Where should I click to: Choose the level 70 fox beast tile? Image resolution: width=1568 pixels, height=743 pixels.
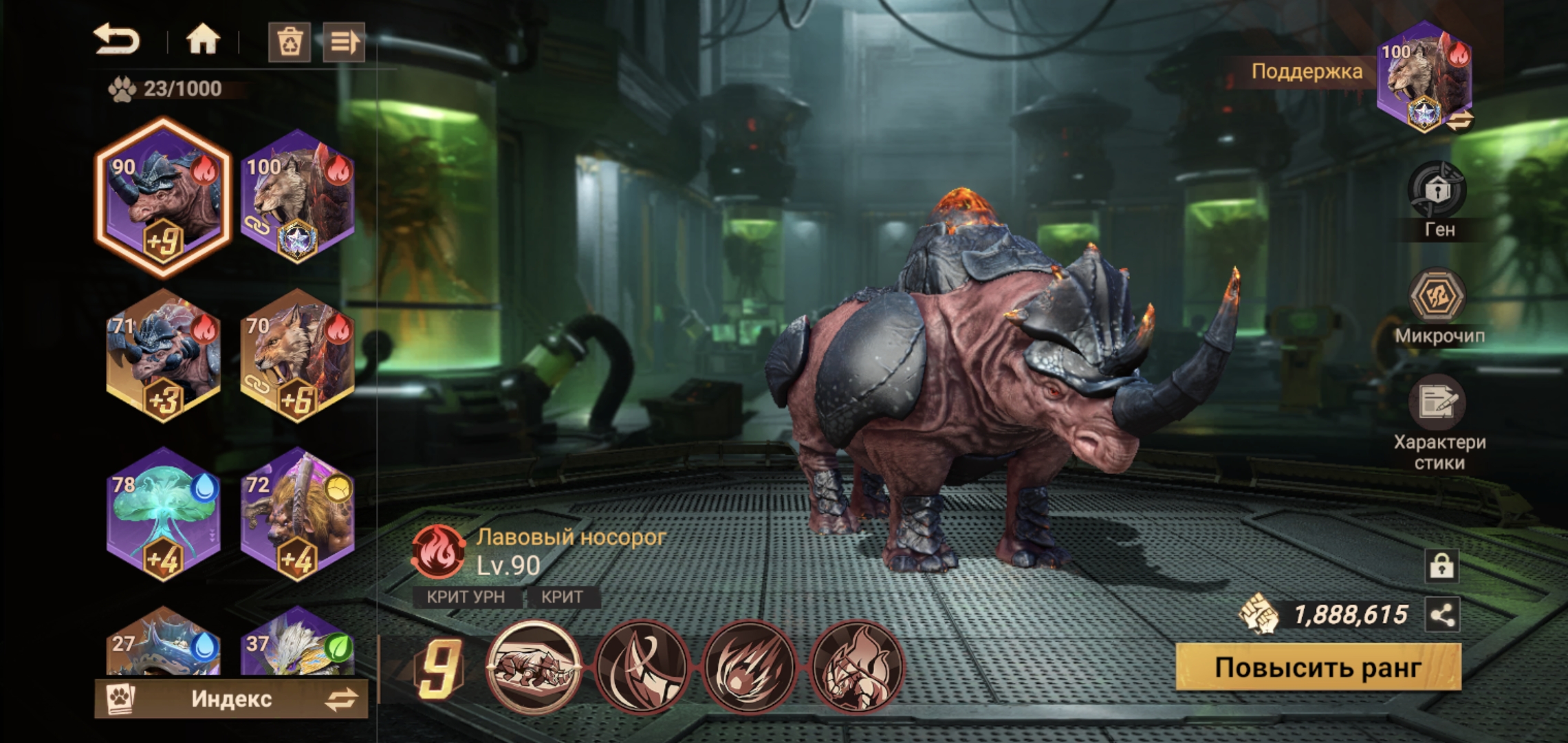[x=297, y=356]
